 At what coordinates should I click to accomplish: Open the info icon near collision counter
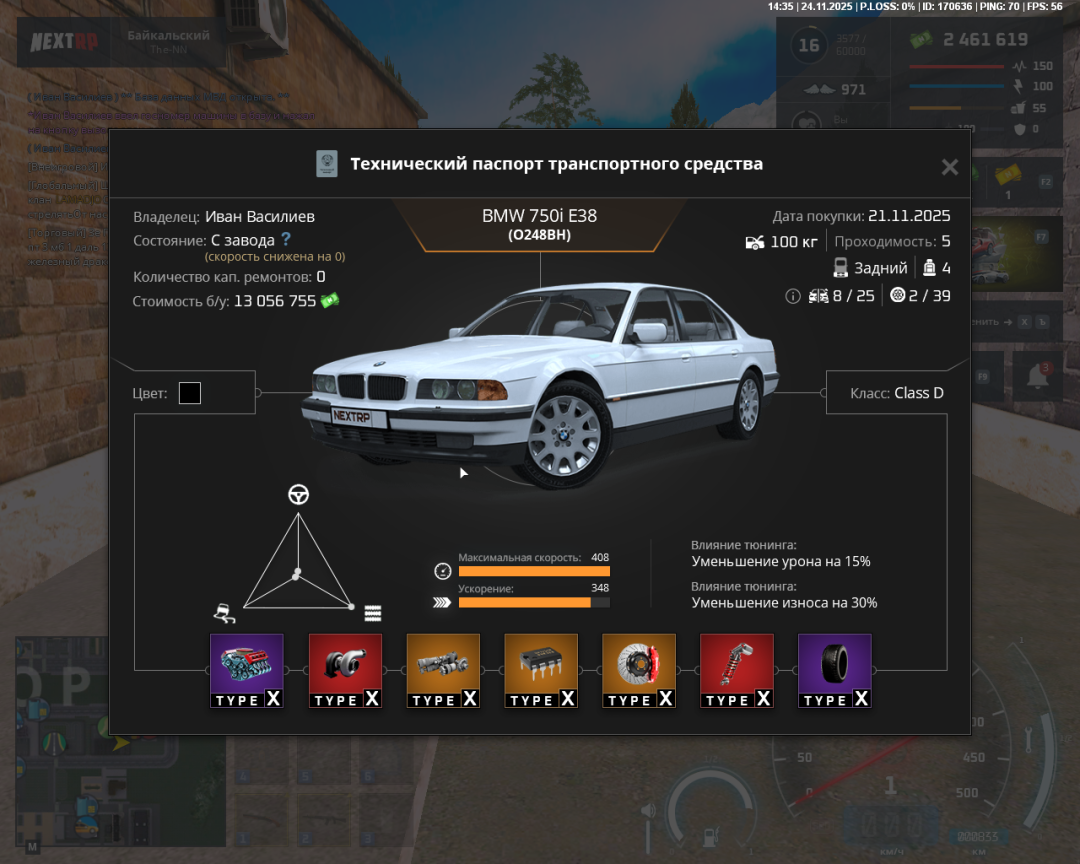(793, 296)
